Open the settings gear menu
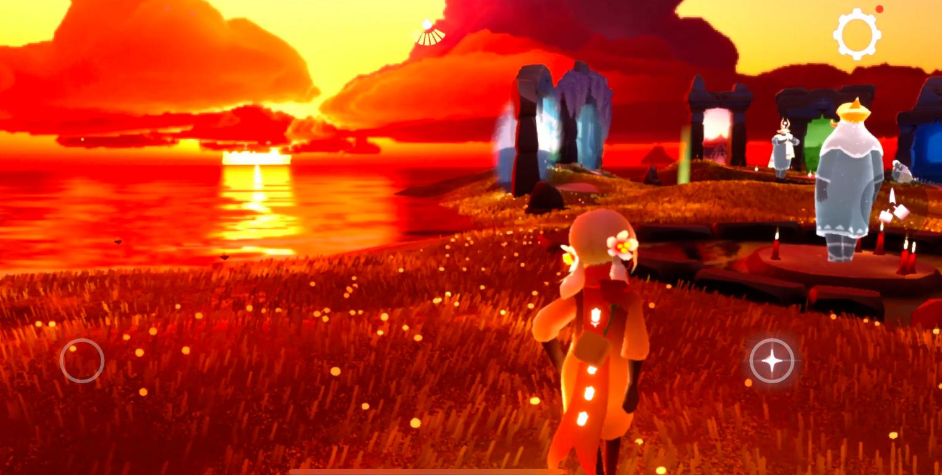942x475 pixels. [856, 35]
